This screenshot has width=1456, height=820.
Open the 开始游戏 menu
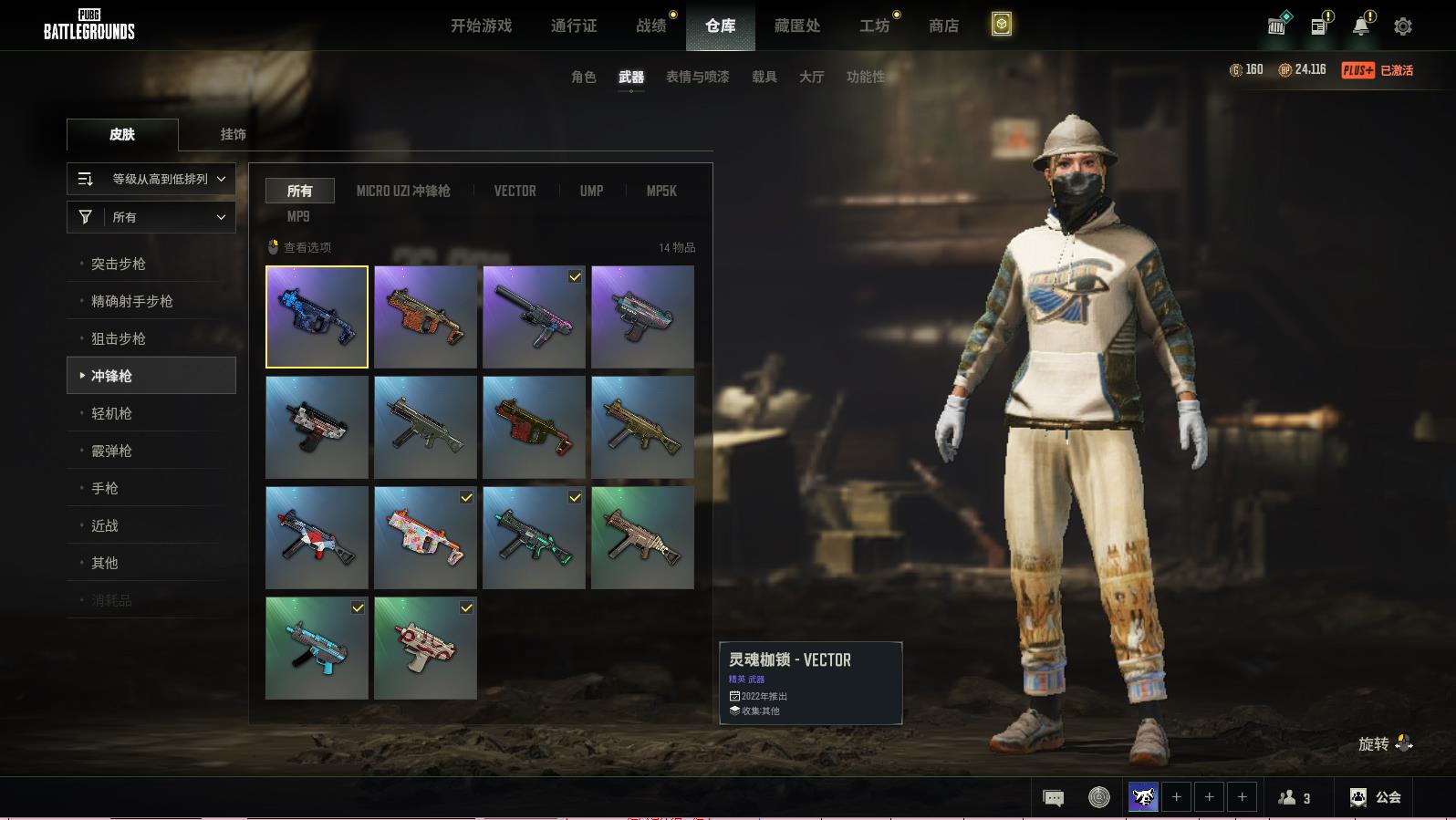481,26
